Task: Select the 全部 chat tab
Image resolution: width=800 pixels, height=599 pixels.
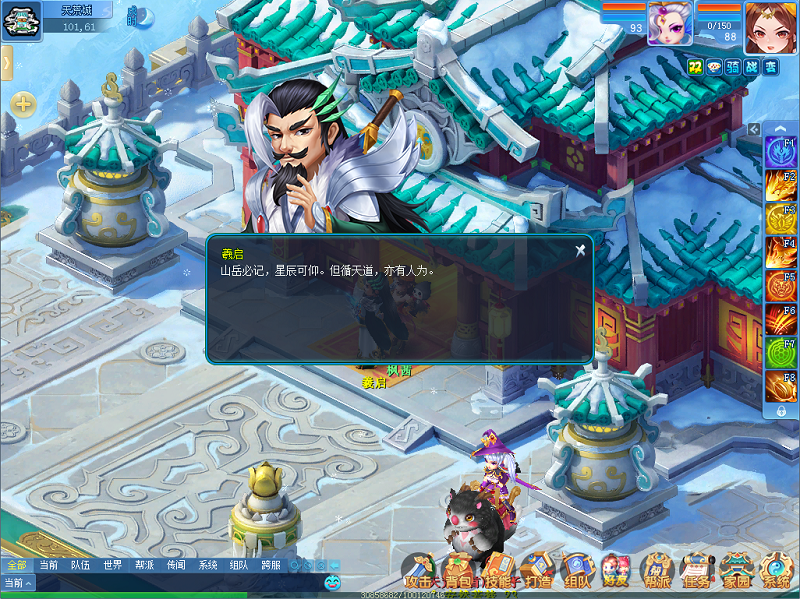Action: pos(16,565)
